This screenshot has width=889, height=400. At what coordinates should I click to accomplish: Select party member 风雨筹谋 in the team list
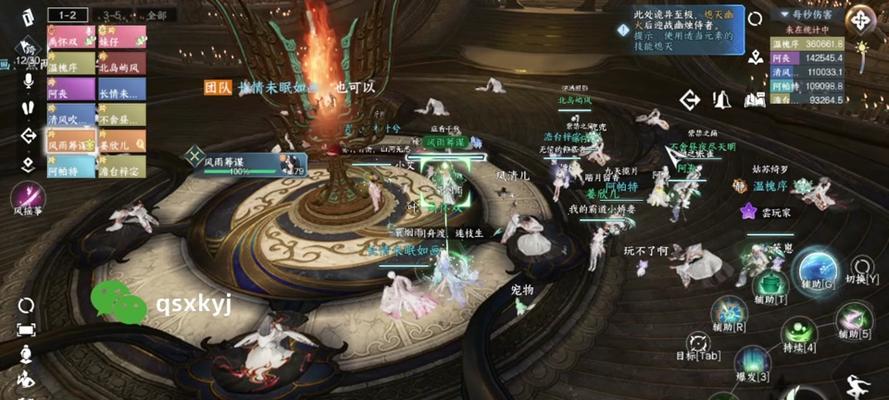pyautogui.click(x=69, y=144)
